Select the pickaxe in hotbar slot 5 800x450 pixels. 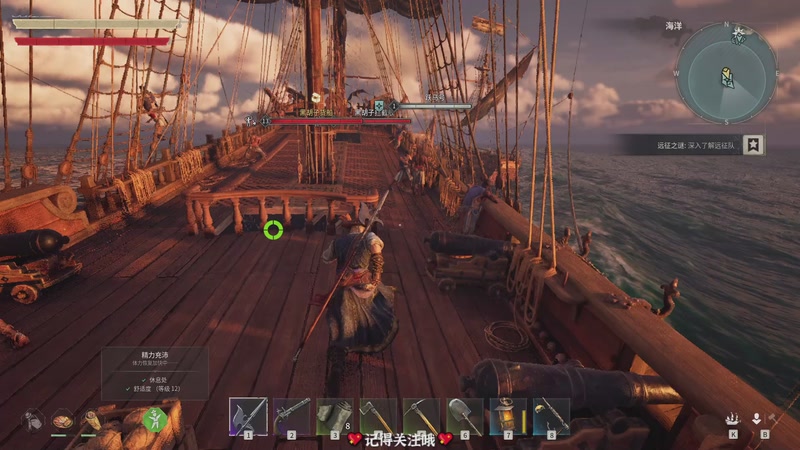421,416
